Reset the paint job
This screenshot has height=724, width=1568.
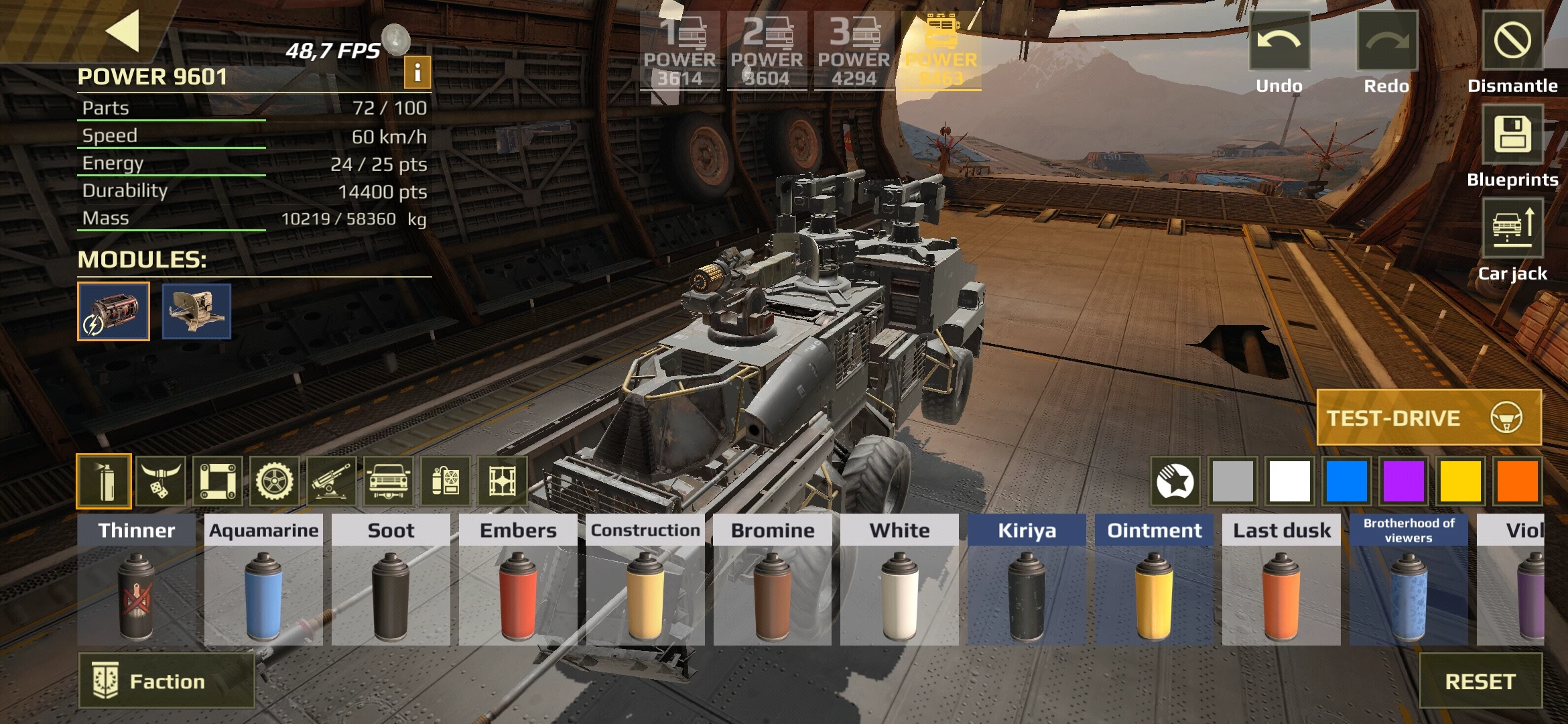[x=1480, y=681]
